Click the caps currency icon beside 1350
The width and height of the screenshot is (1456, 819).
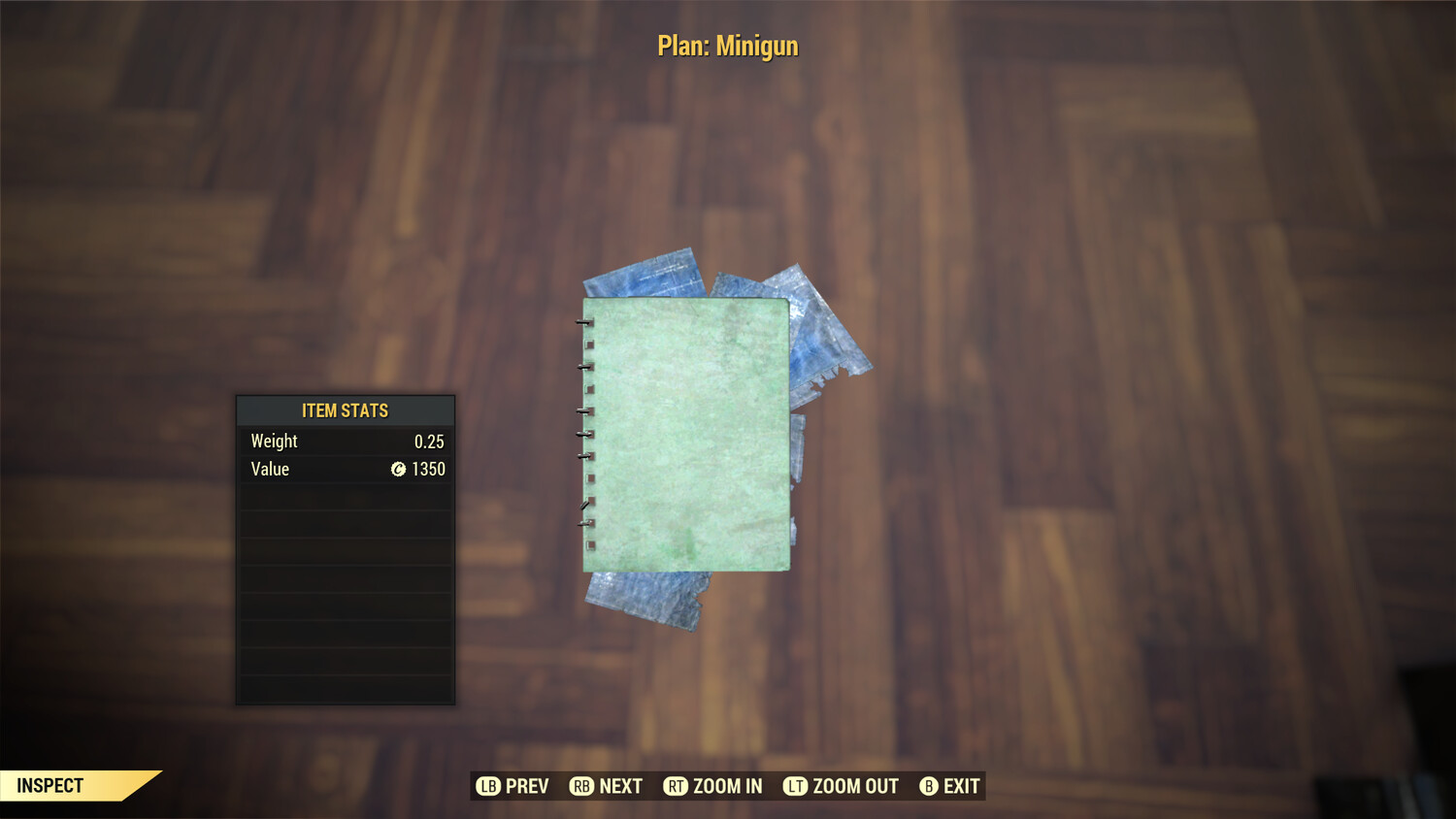[398, 470]
